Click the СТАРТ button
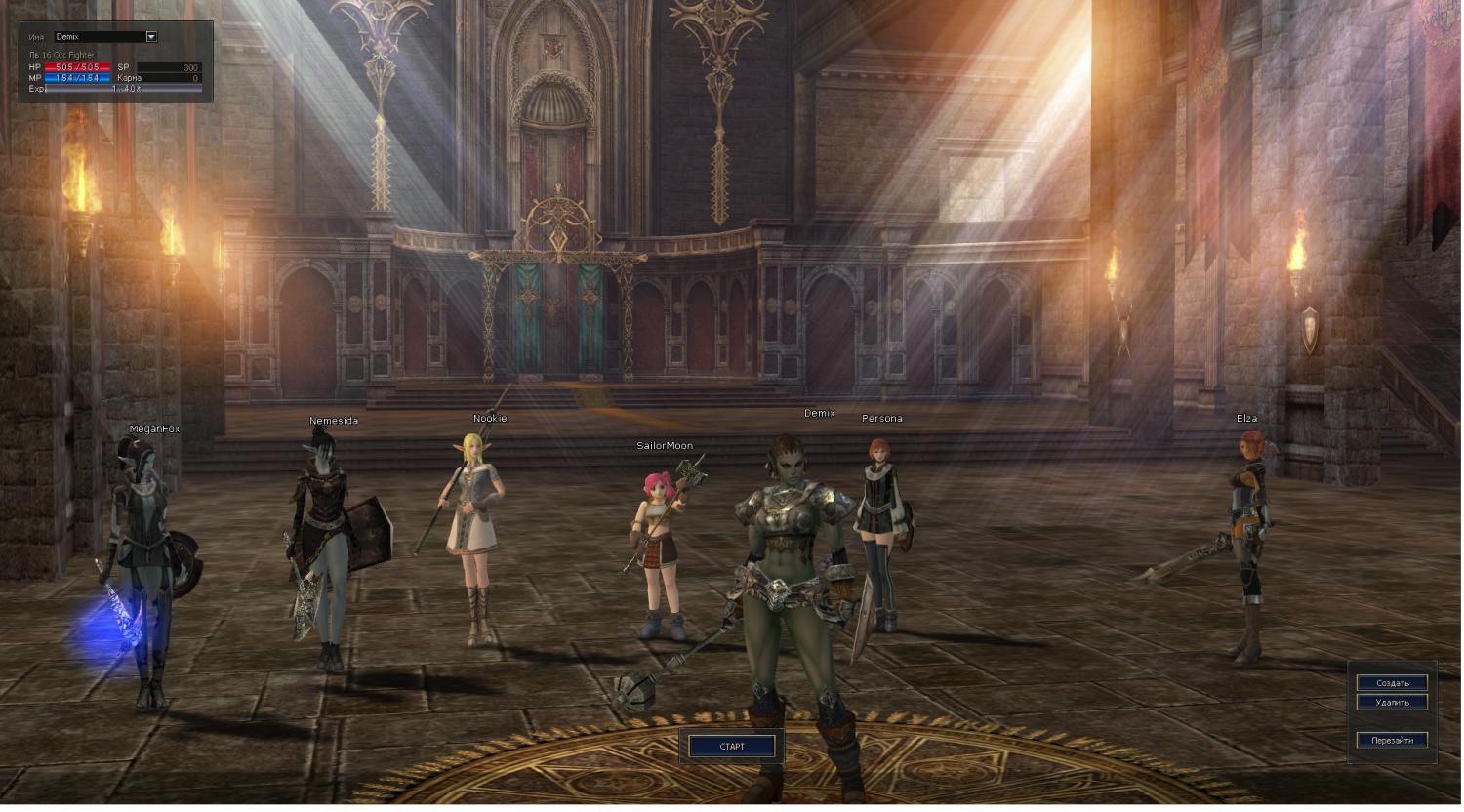Viewport: 1464px width, 812px height. pos(732,747)
